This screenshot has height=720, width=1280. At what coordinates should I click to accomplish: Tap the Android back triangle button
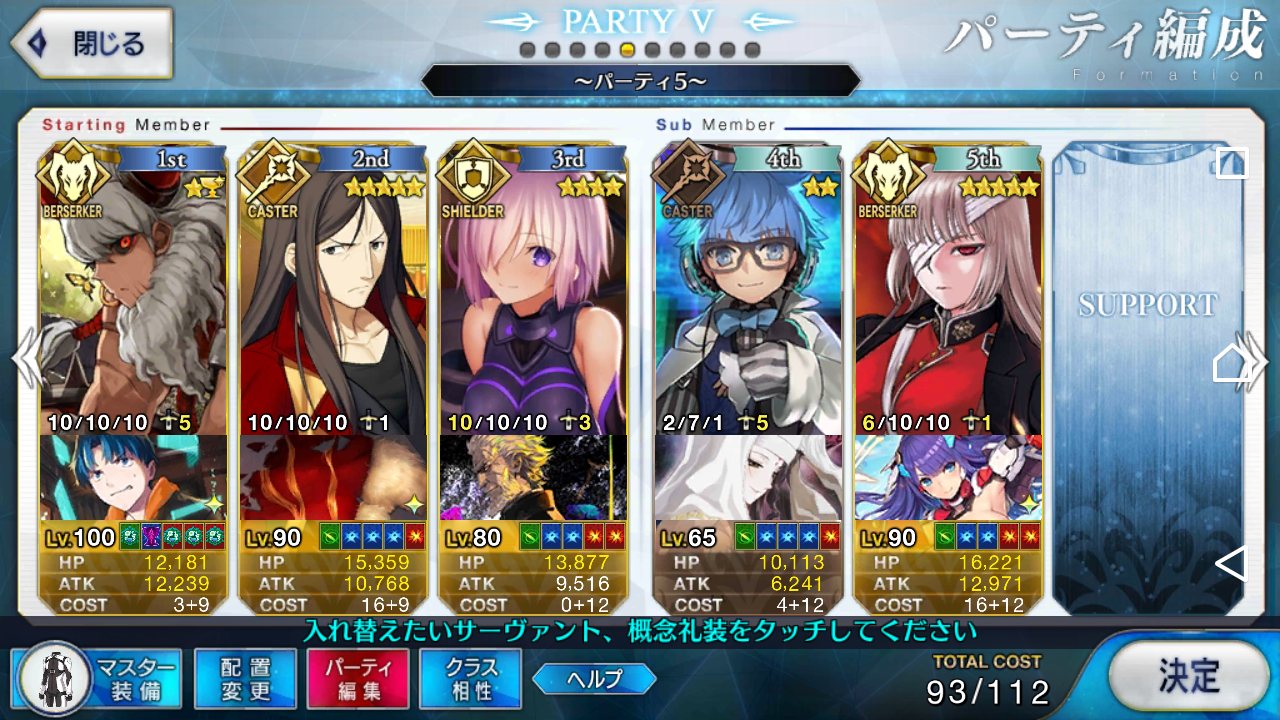click(x=1231, y=564)
